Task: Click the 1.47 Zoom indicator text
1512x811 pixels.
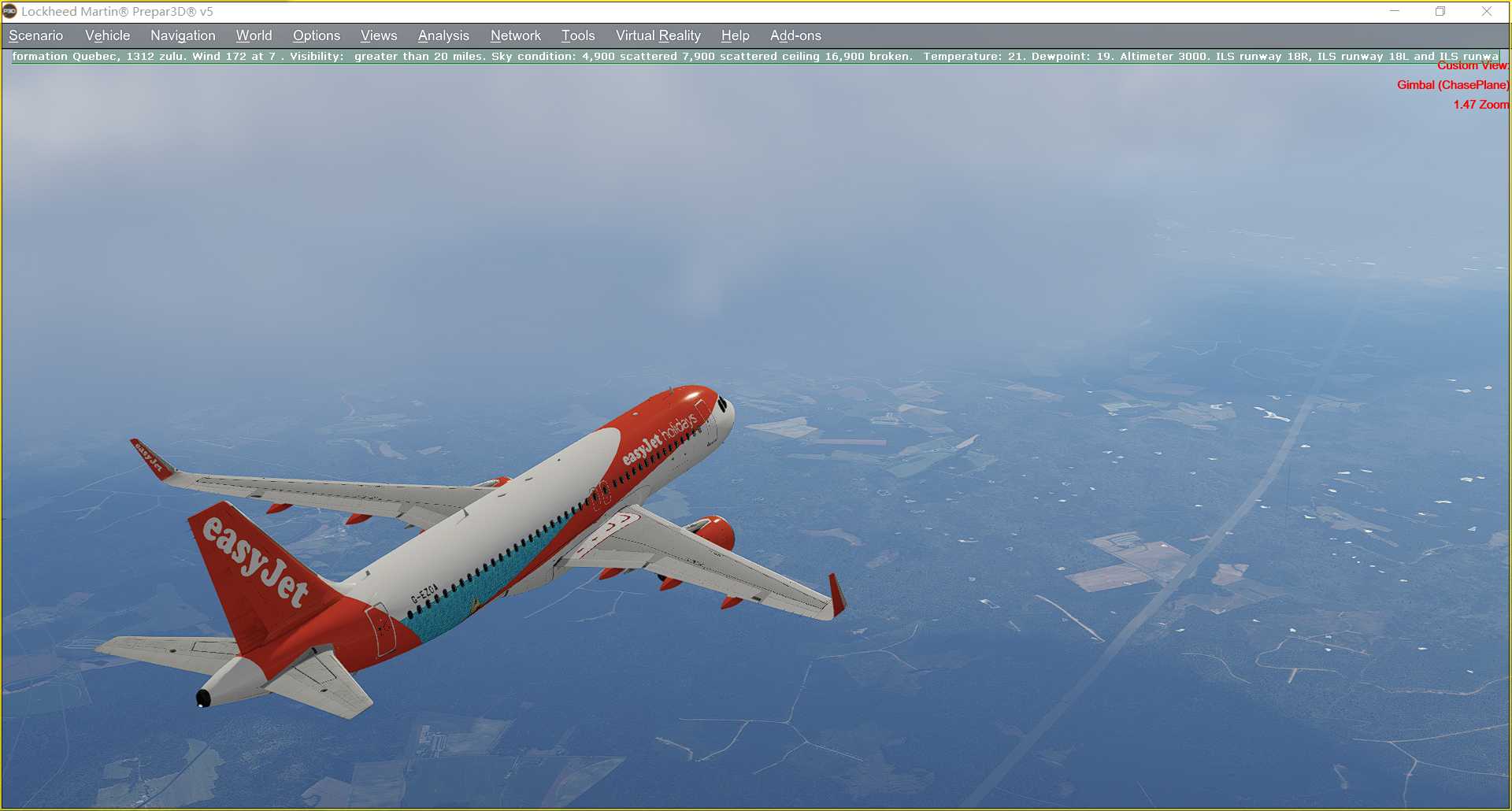Action: coord(1481,104)
